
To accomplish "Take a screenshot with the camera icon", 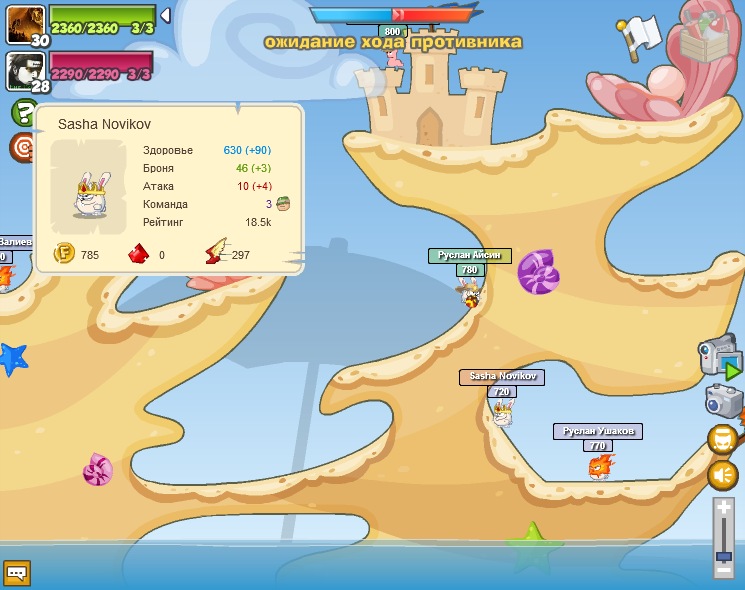I will click(x=722, y=401).
